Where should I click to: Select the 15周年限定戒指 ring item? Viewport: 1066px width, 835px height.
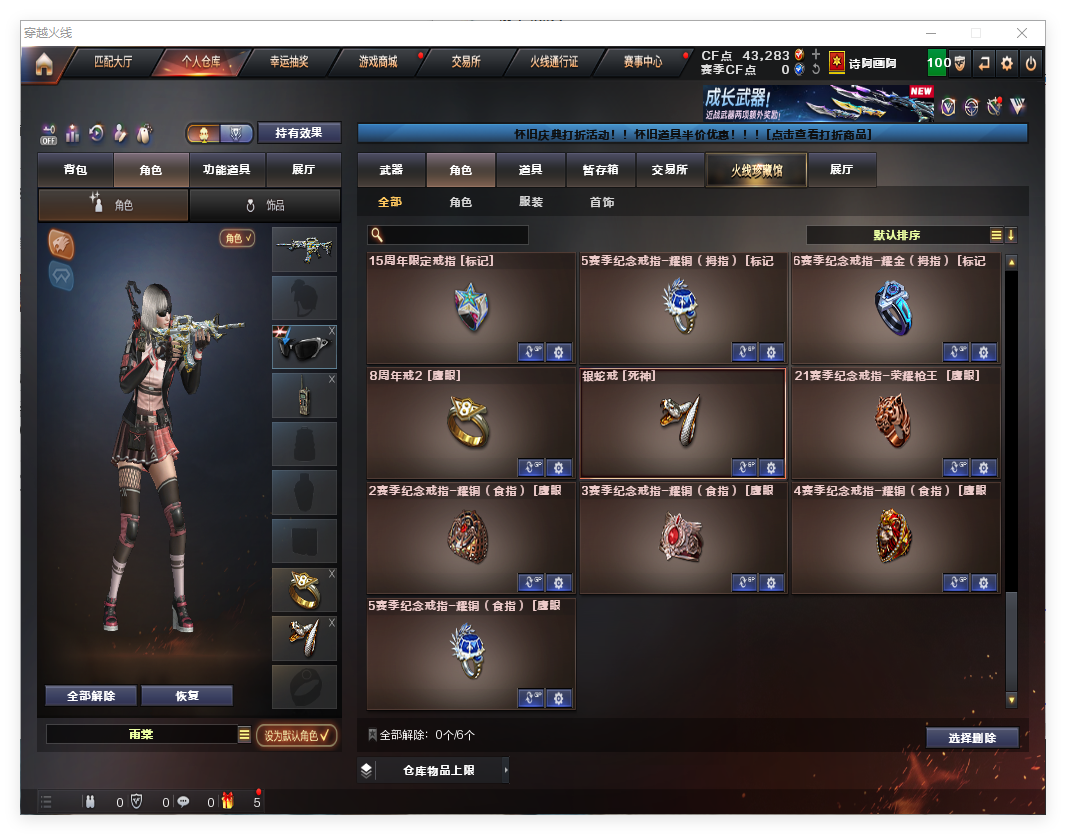tap(470, 308)
